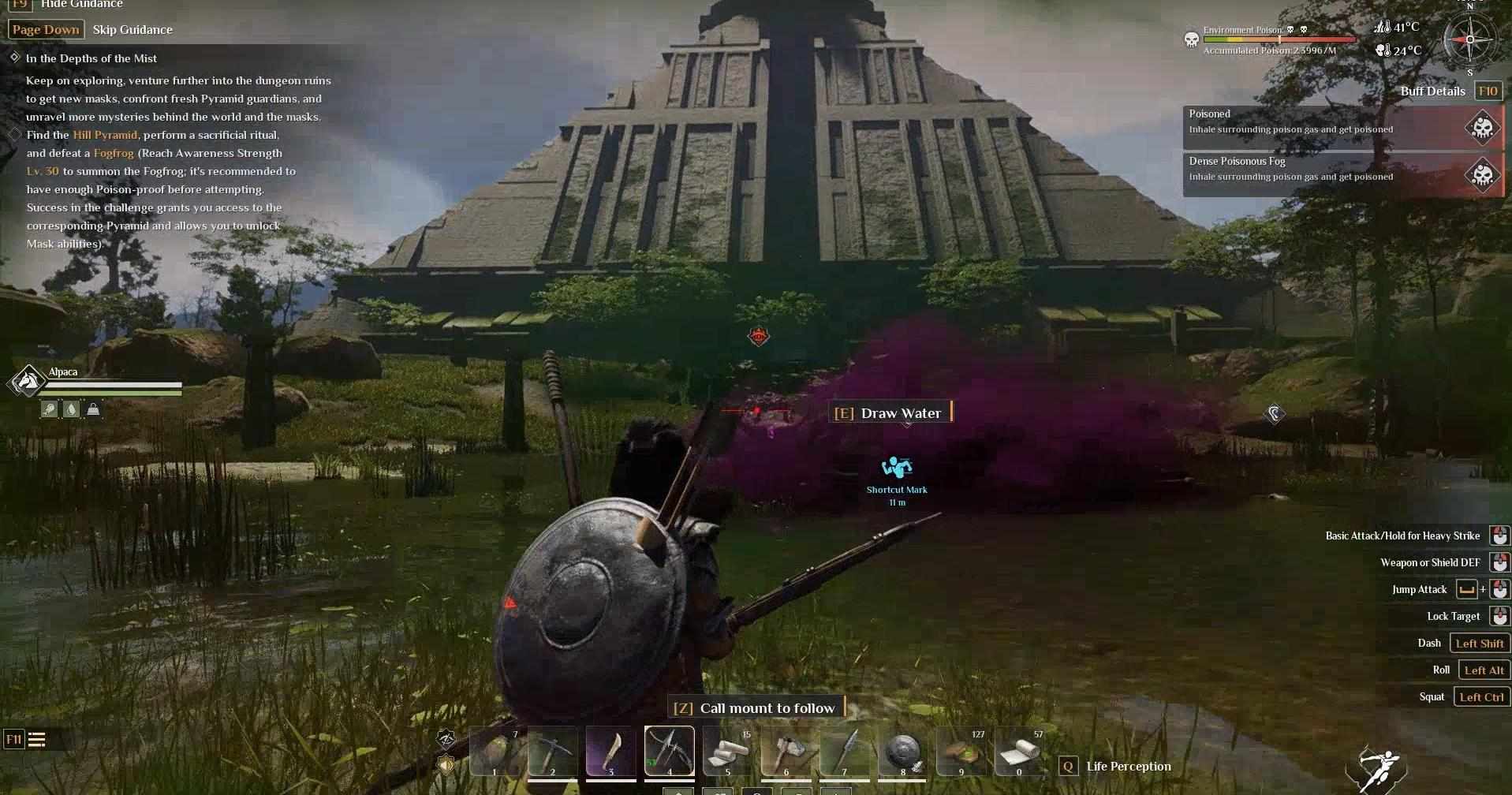Select the In the Depths of the Mist quest title

[x=91, y=58]
